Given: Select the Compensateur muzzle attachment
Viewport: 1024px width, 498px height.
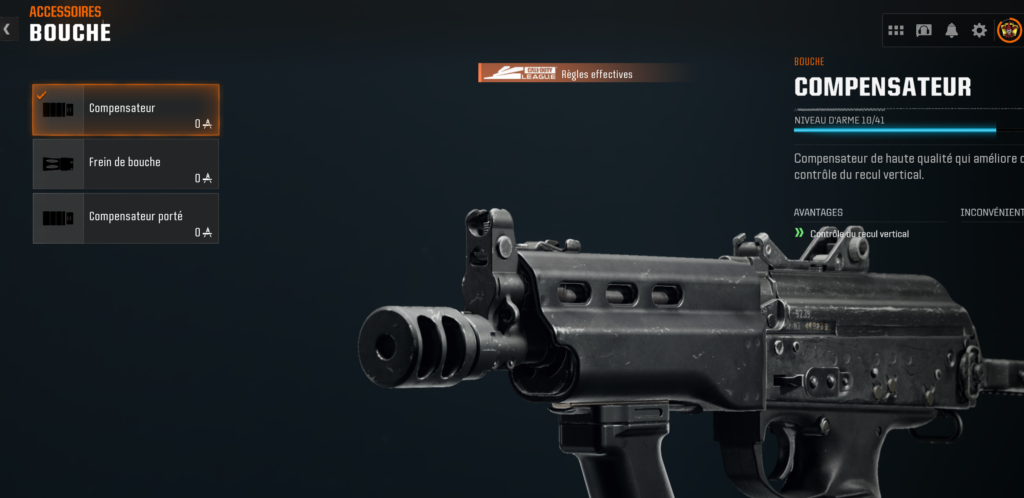Looking at the screenshot, I should click(125, 110).
